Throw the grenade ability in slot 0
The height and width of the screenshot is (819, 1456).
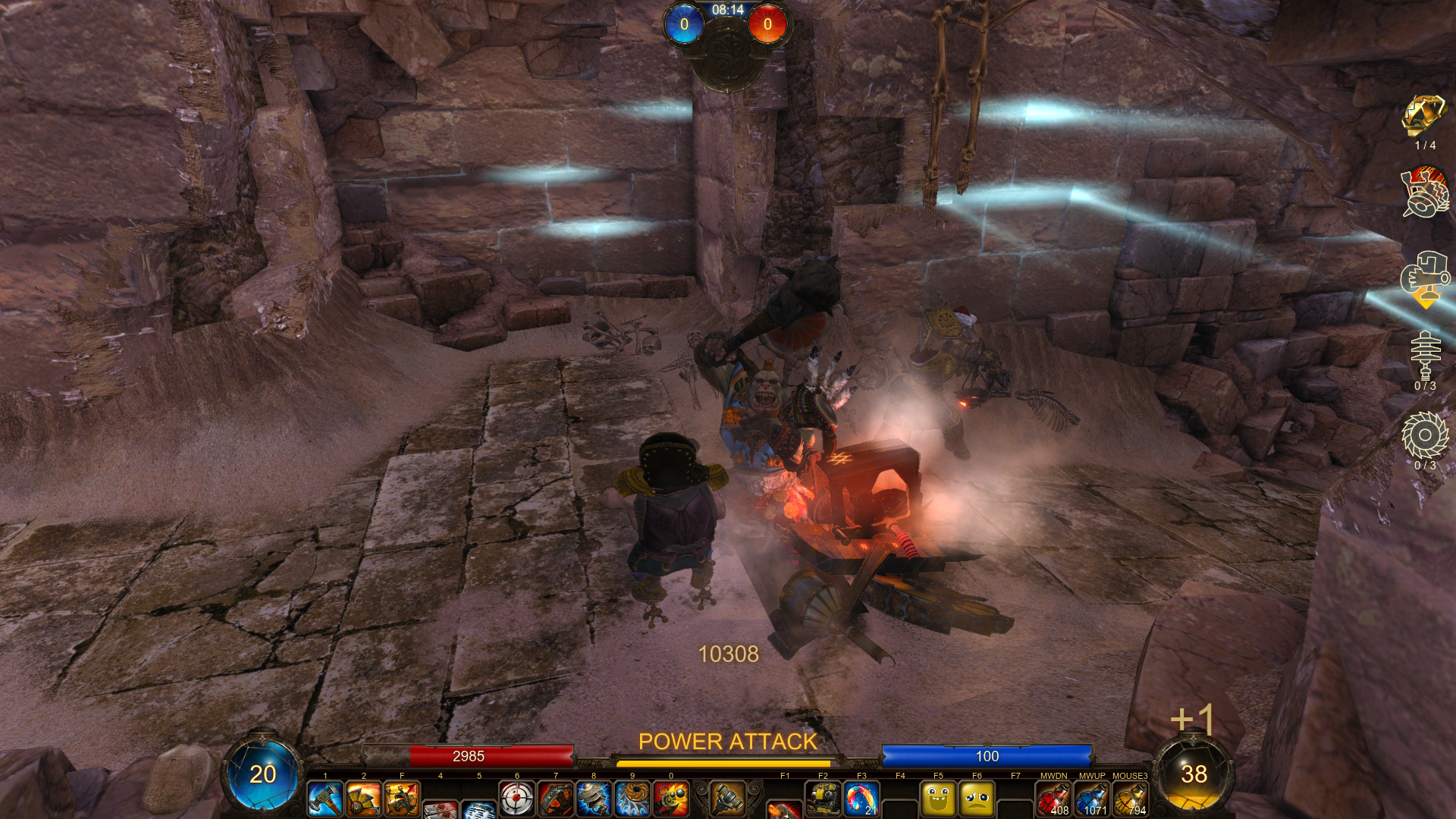click(x=671, y=799)
